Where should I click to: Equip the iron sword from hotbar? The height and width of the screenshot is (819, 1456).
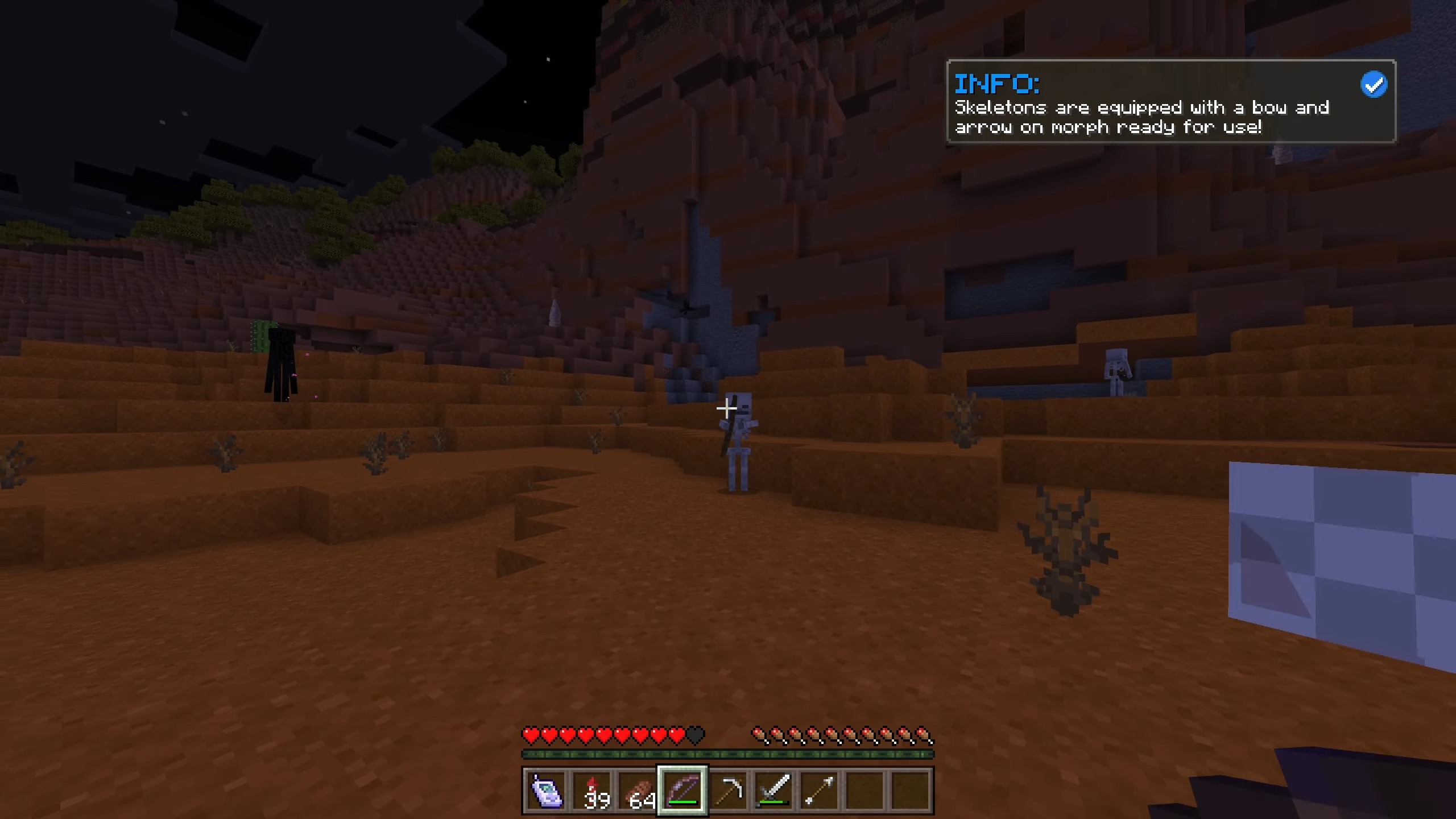(x=773, y=791)
